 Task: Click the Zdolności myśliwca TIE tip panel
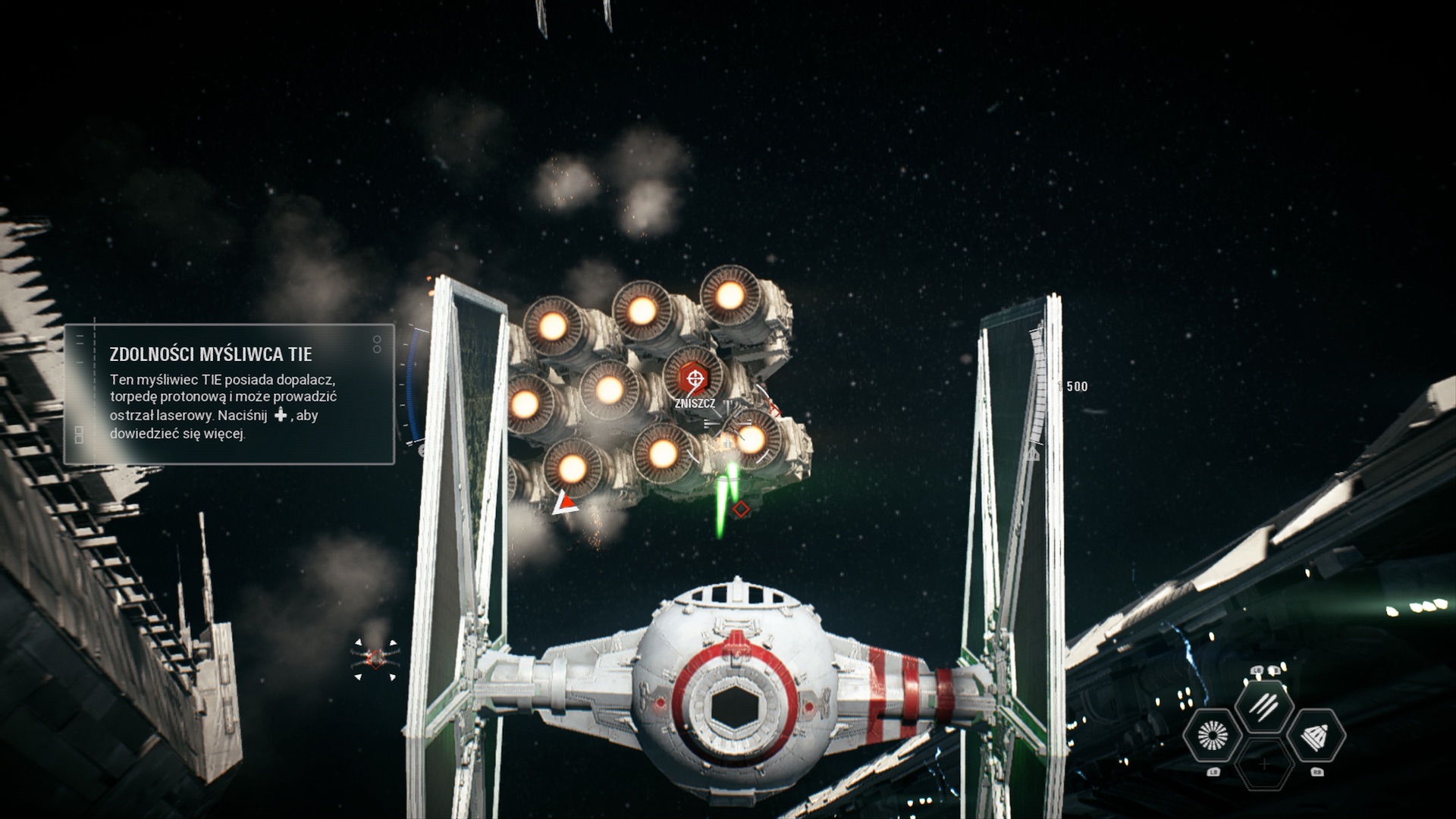click(229, 394)
